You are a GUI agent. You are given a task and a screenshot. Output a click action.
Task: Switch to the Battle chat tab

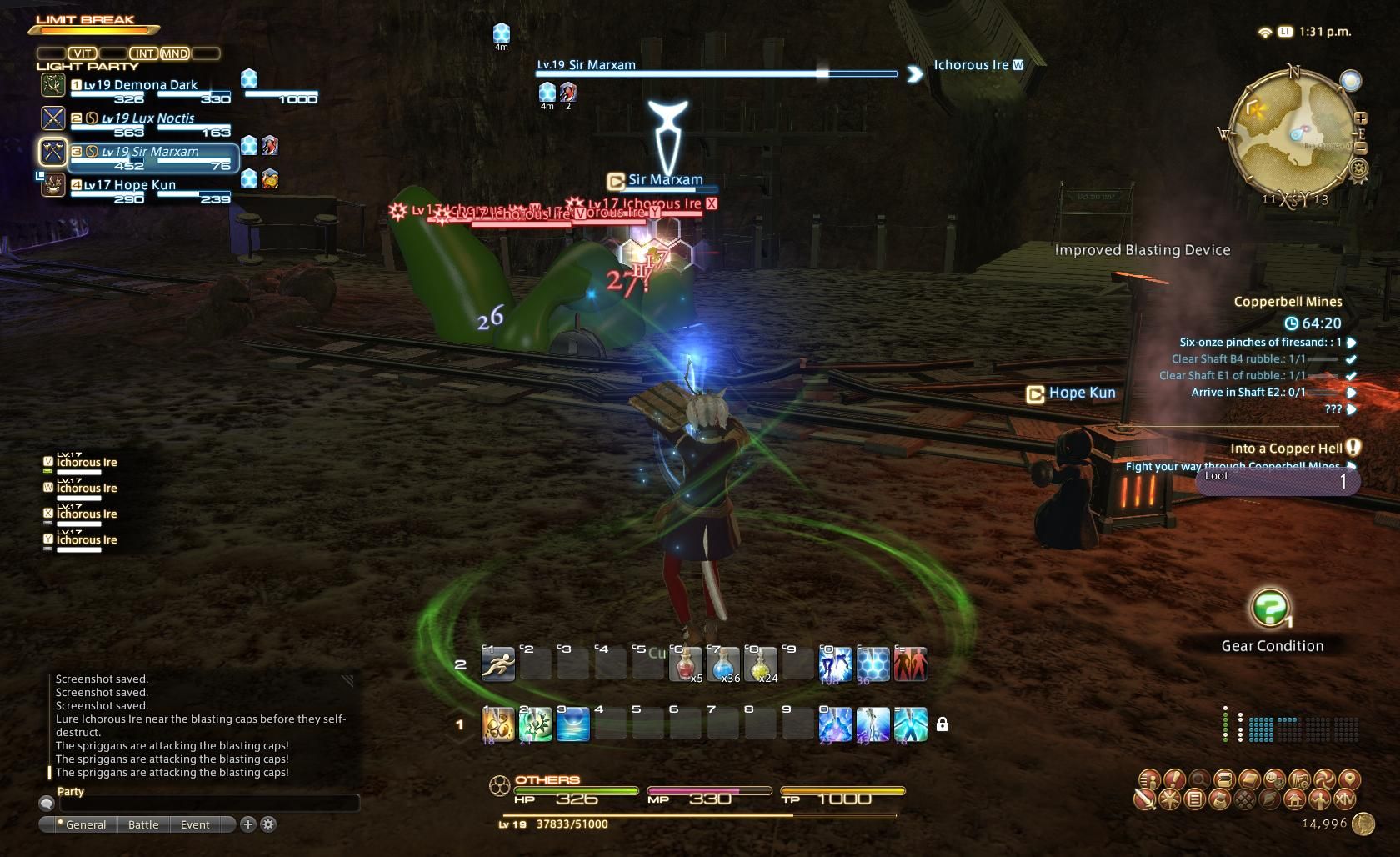(143, 824)
